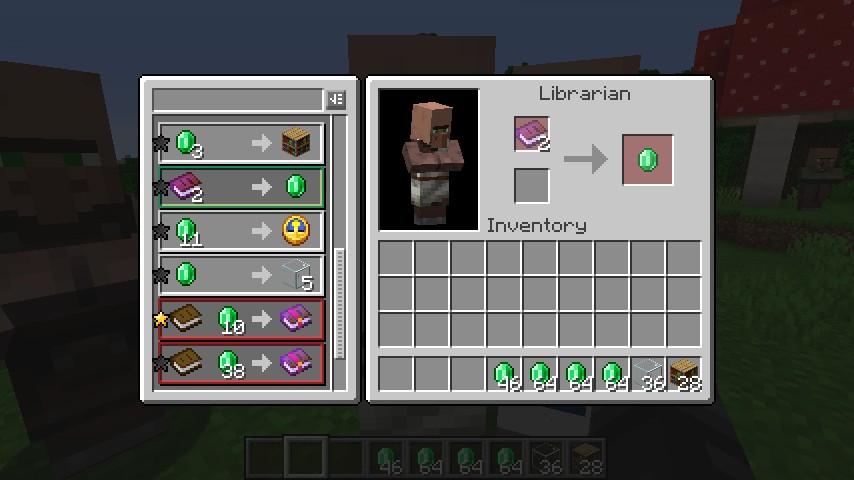Select book plus 10 emeralds trade
The height and width of the screenshot is (480, 854).
pyautogui.click(x=241, y=319)
